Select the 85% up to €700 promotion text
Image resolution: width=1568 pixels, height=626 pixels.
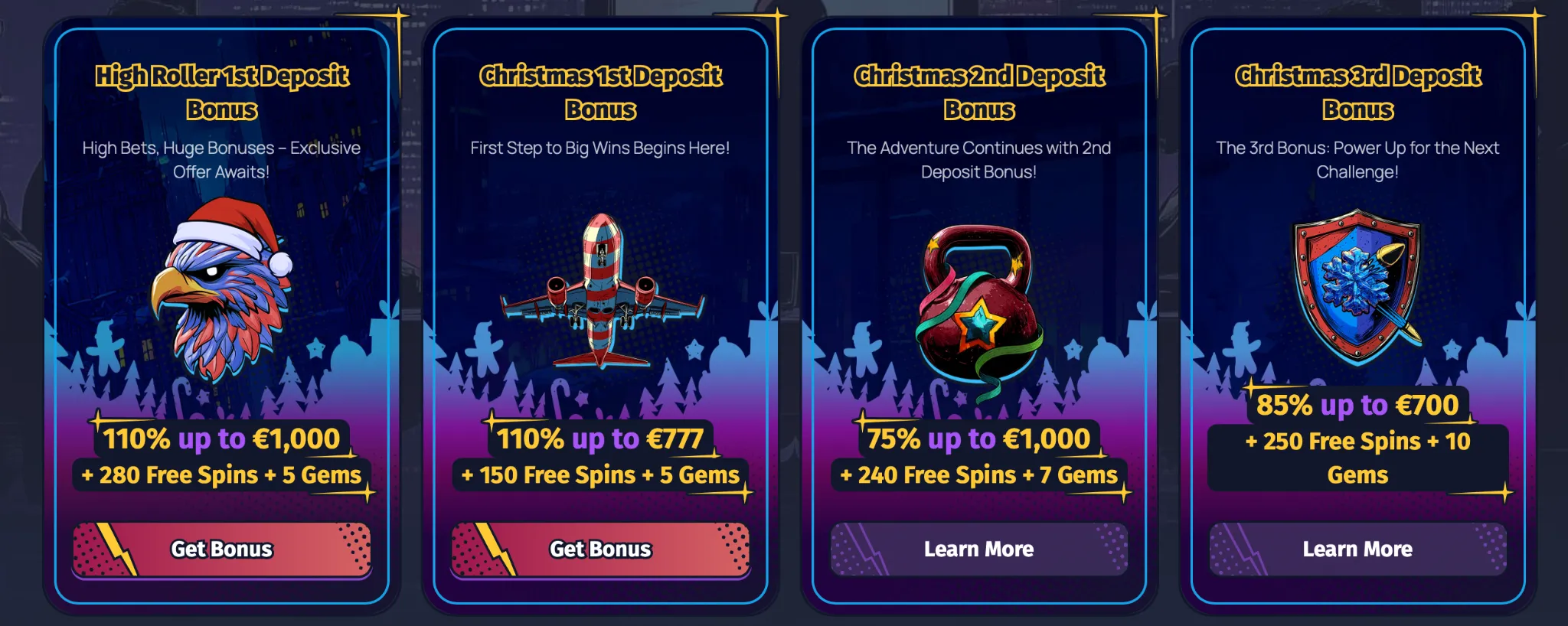coord(1357,406)
